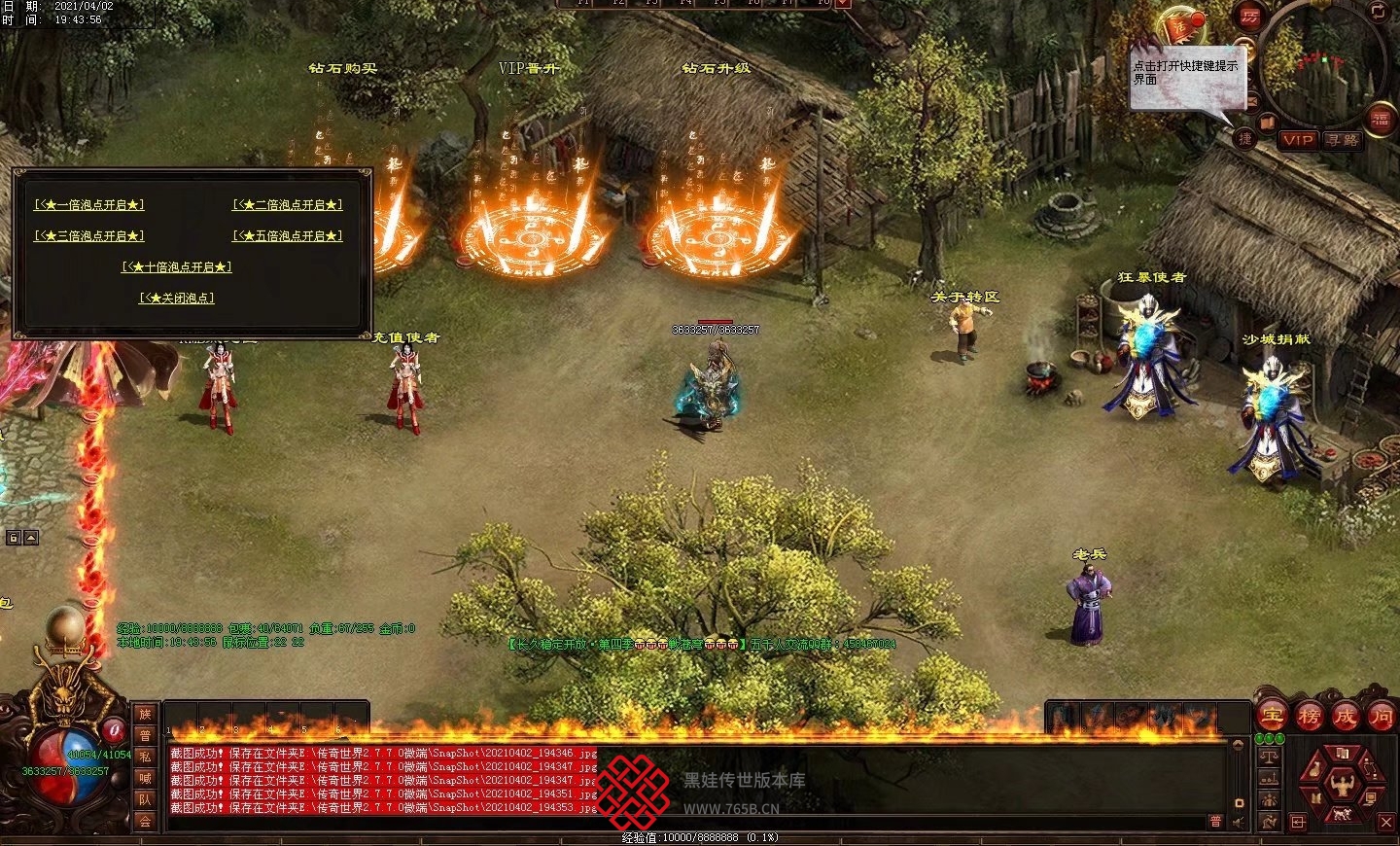Select the 二倍泡点开启 option
The image size is (1400, 846).
click(x=288, y=205)
